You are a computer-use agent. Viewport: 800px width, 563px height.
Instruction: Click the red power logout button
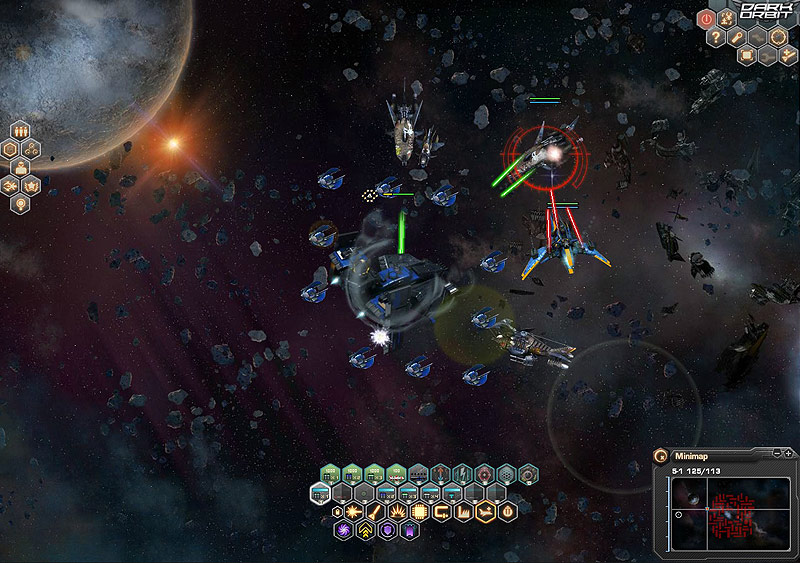click(x=705, y=17)
